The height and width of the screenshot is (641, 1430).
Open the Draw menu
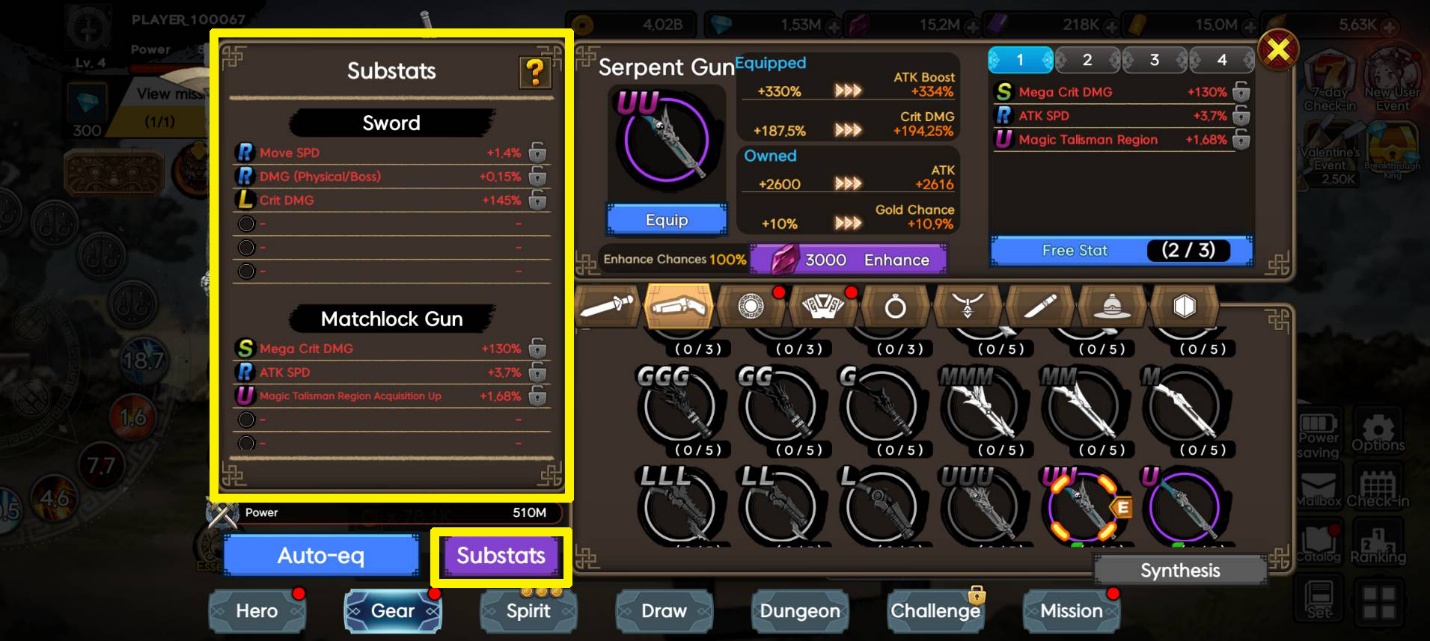664,611
